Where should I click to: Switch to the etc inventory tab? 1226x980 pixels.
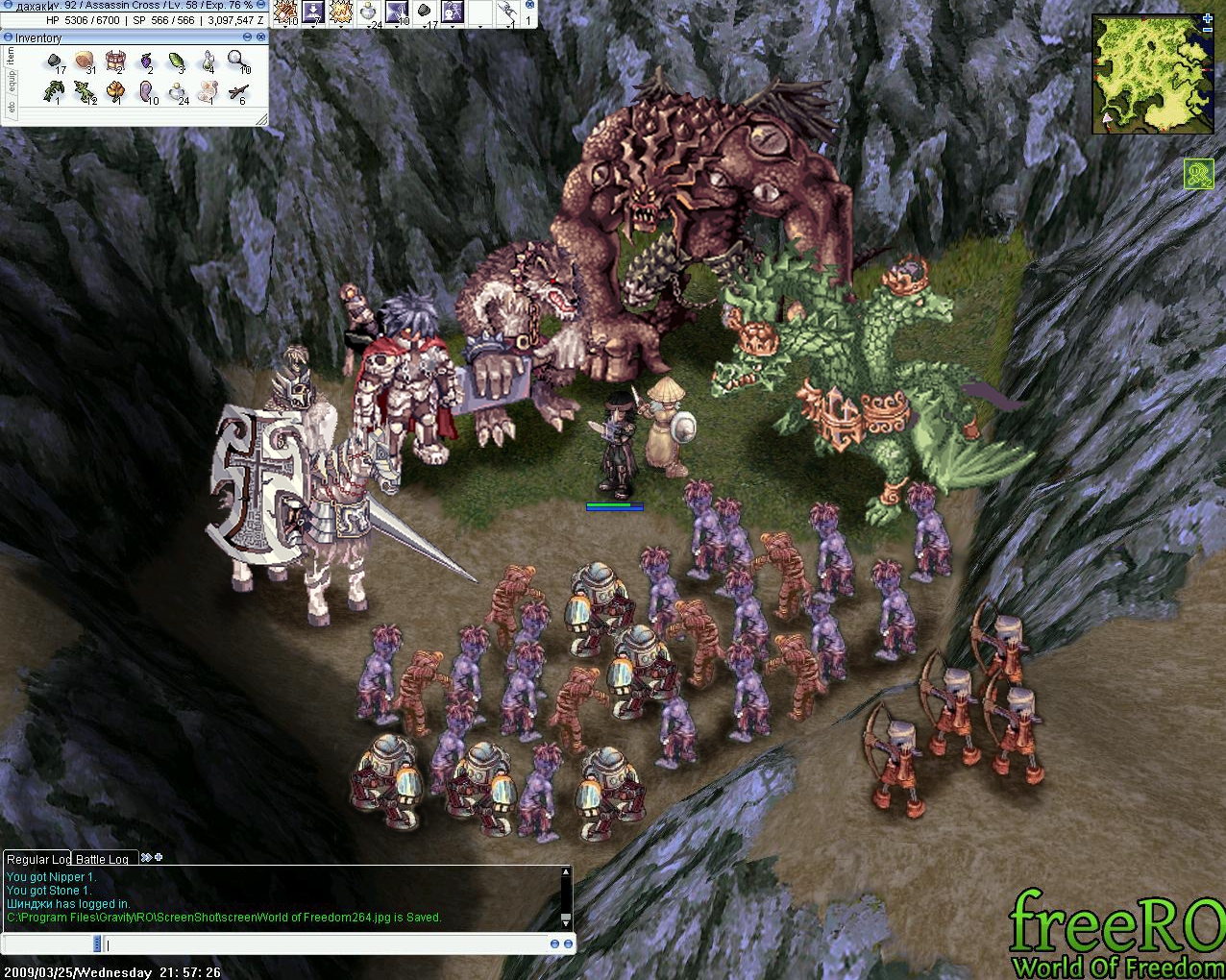11,108
